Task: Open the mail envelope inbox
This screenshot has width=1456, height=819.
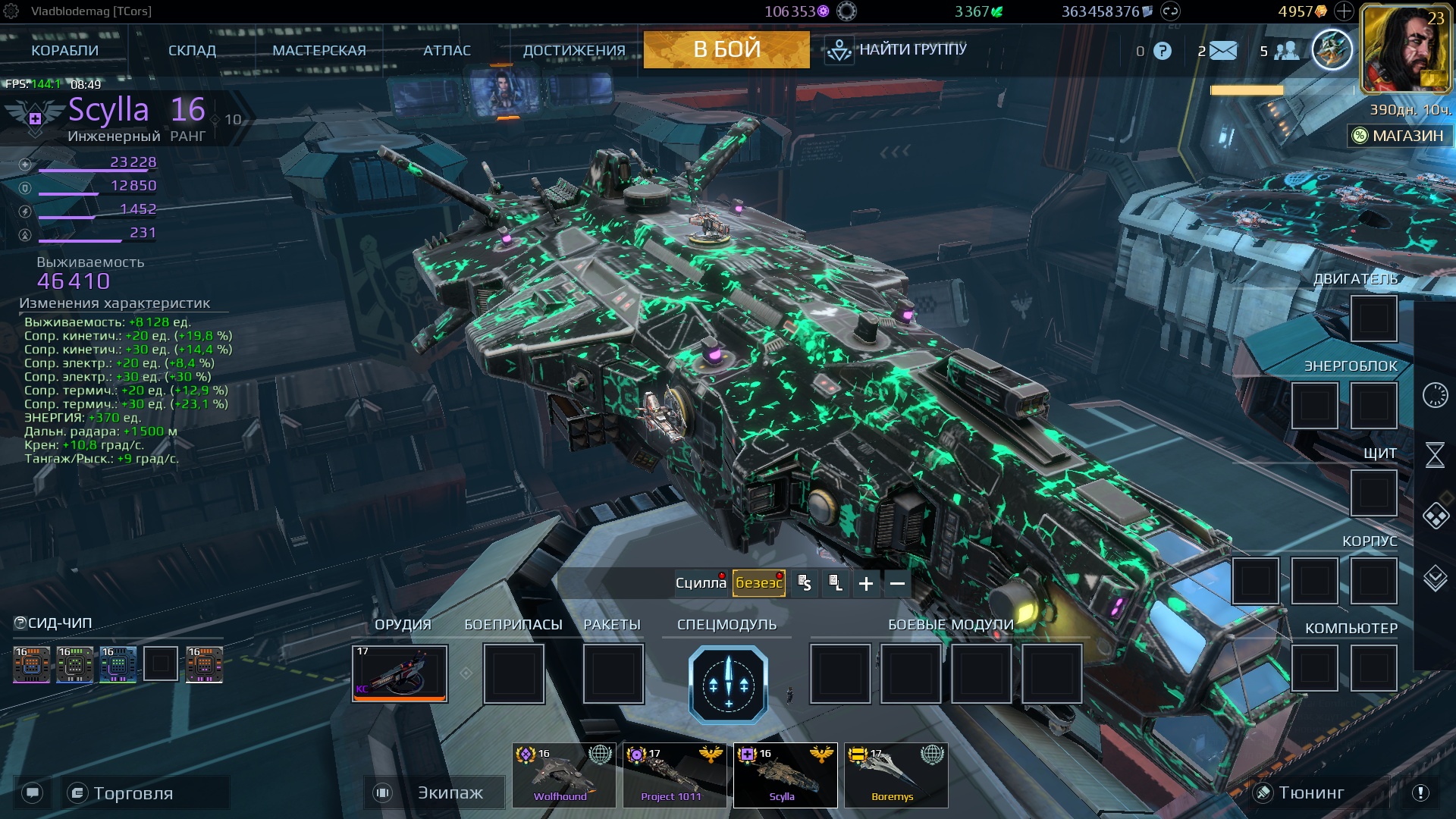Action: pyautogui.click(x=1222, y=51)
